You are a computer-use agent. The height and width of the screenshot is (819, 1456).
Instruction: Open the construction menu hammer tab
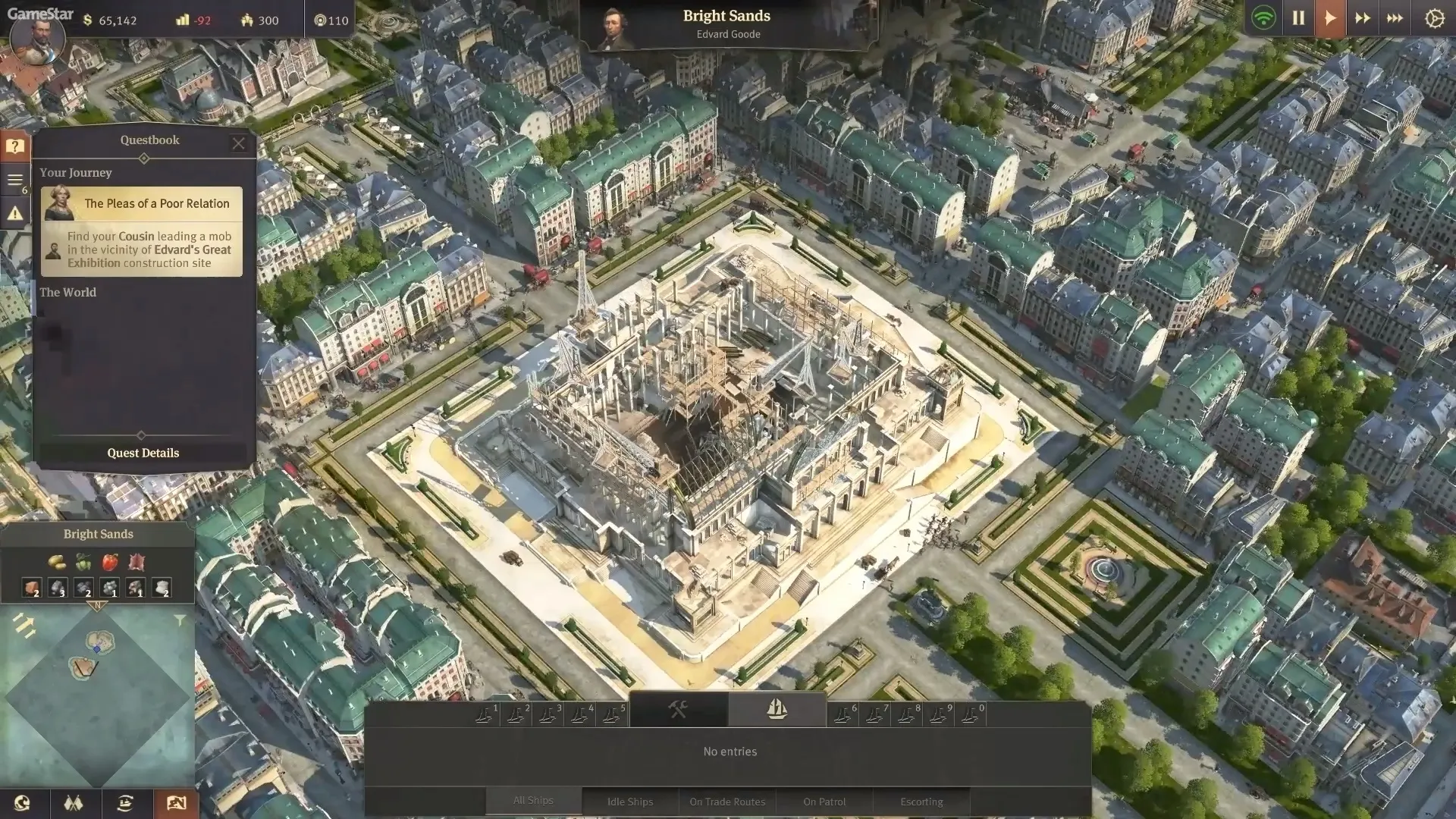pos(678,710)
